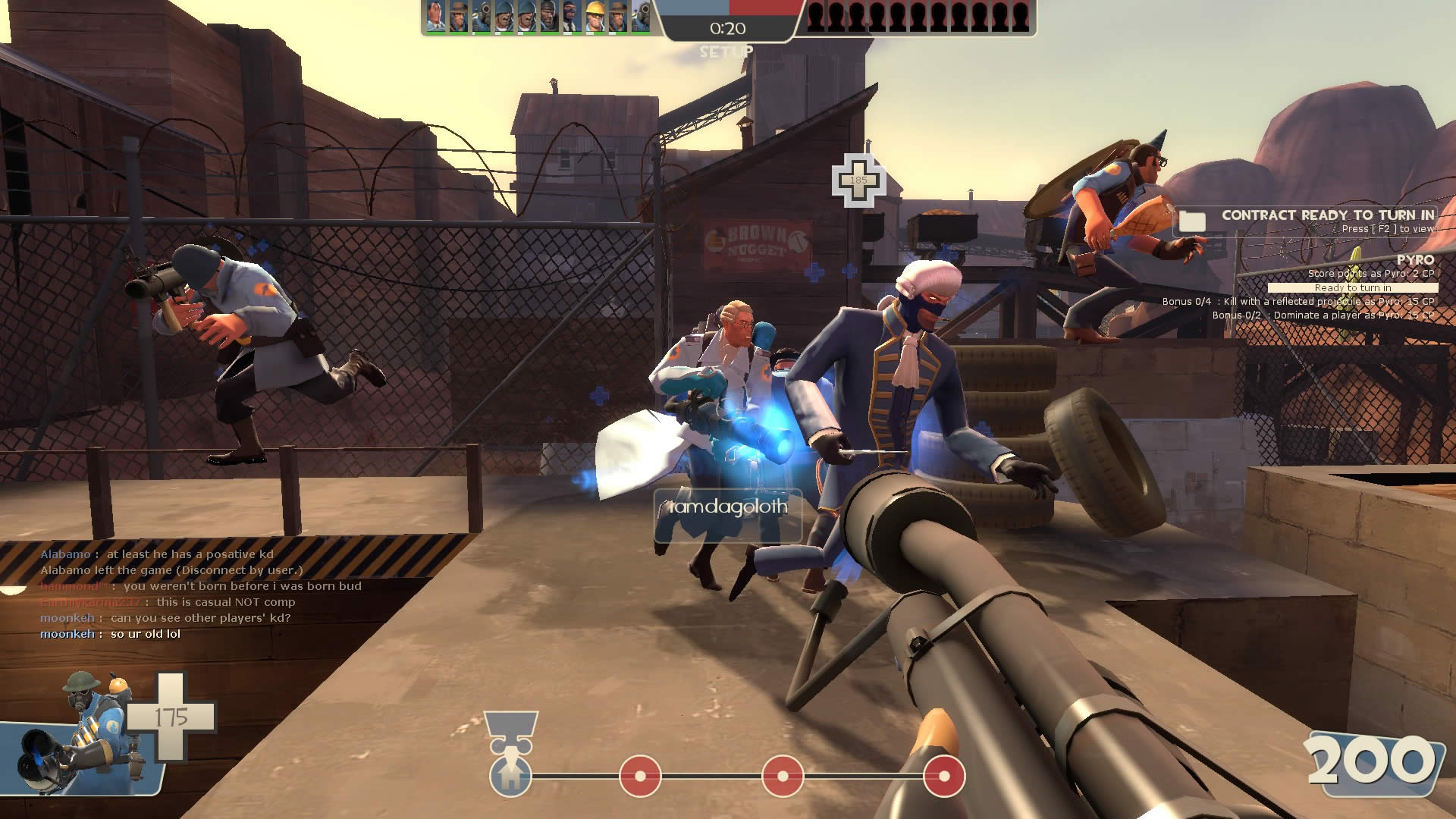Click the blue home base marker on the track
This screenshot has width=1456, height=819.
[510, 776]
